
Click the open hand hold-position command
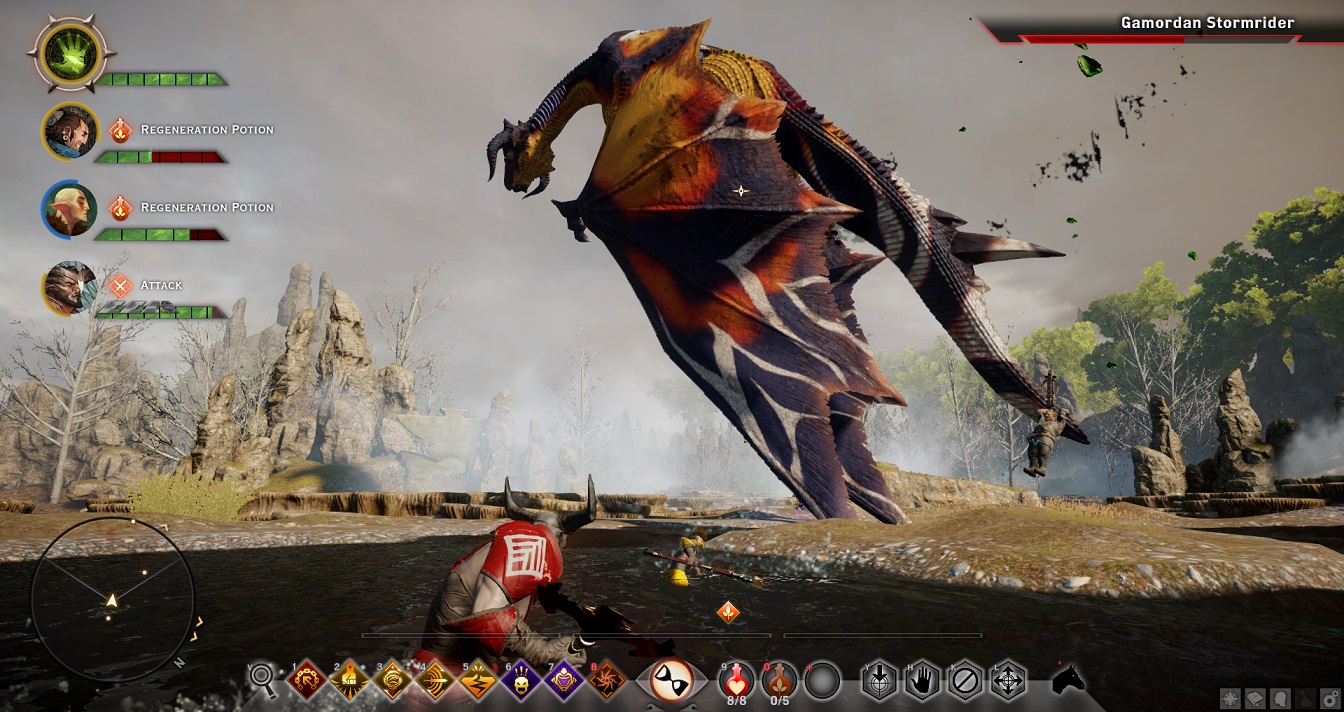pyautogui.click(x=921, y=680)
